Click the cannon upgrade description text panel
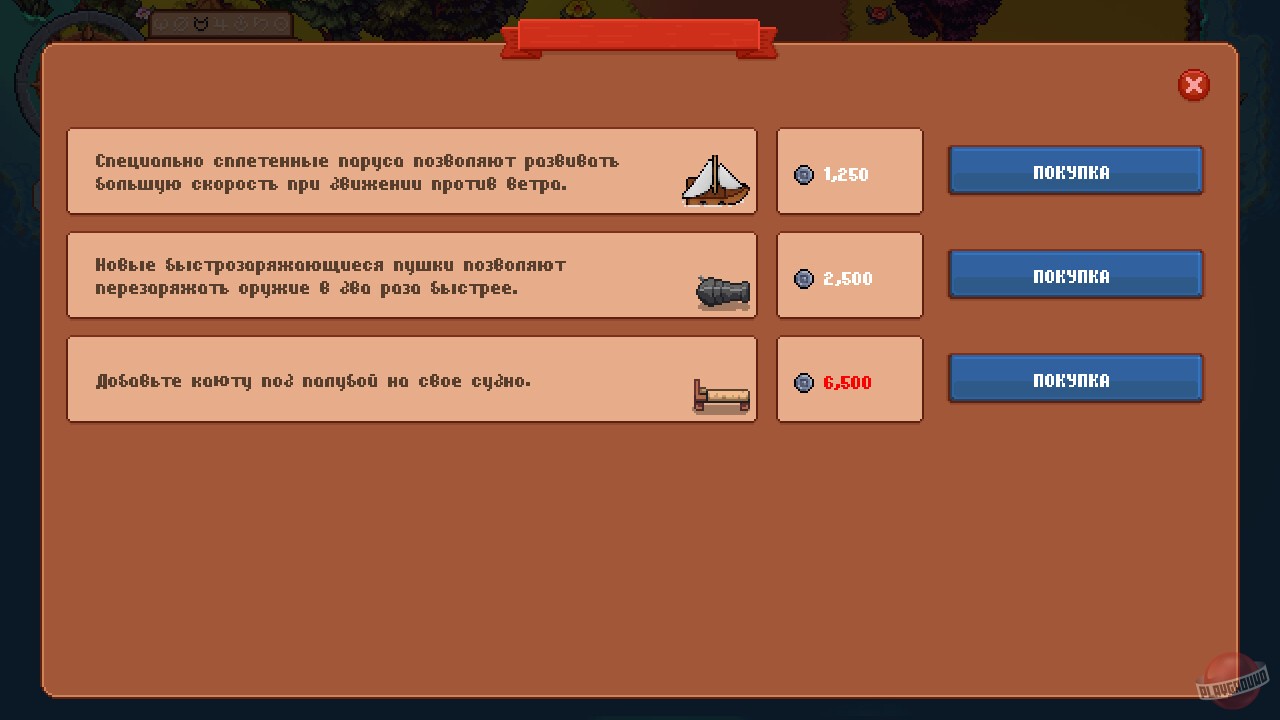 coord(412,275)
